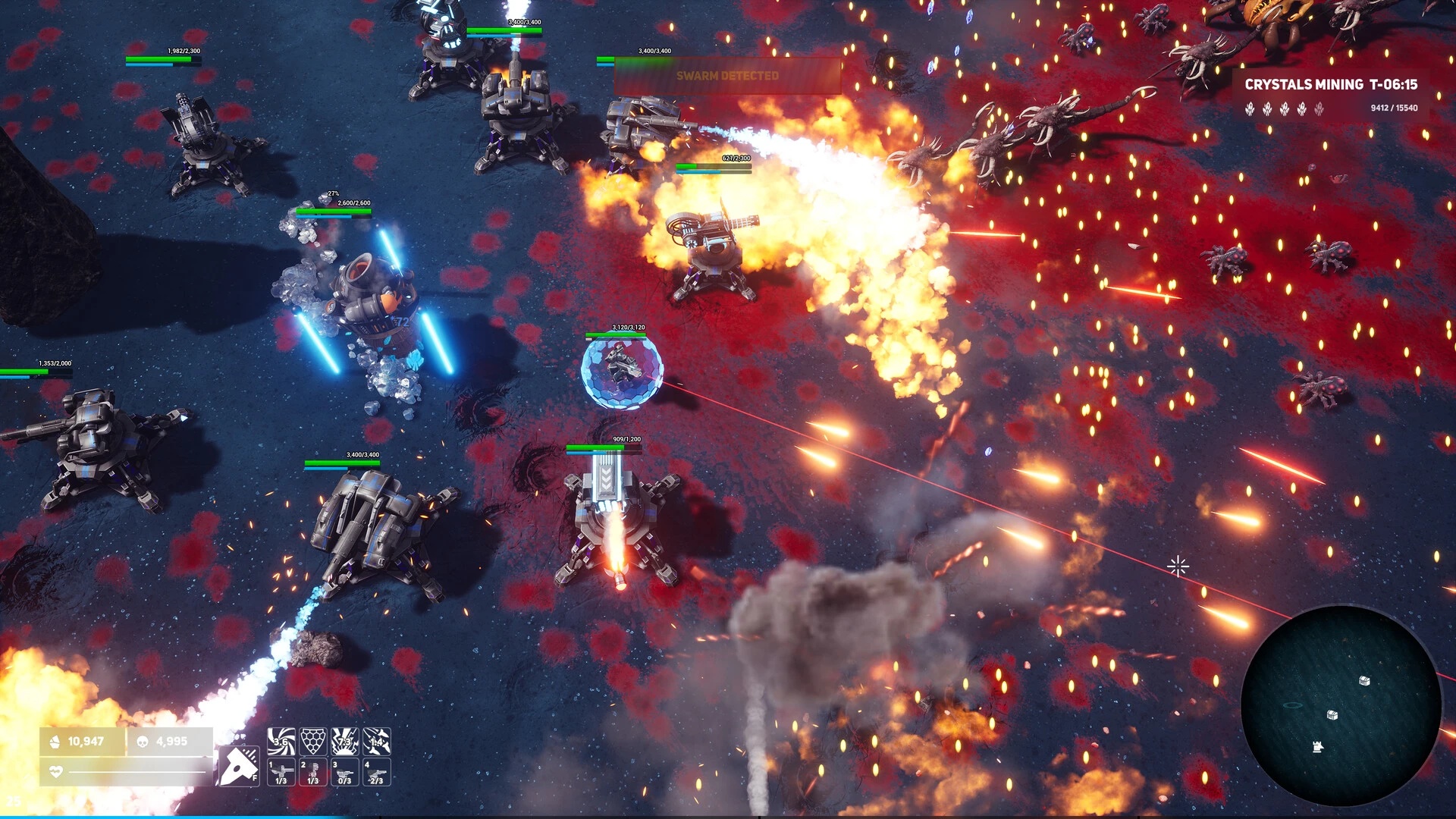Click the skull kill-counter icon beside 4,995
Image resolution: width=1456 pixels, height=819 pixels.
click(143, 741)
